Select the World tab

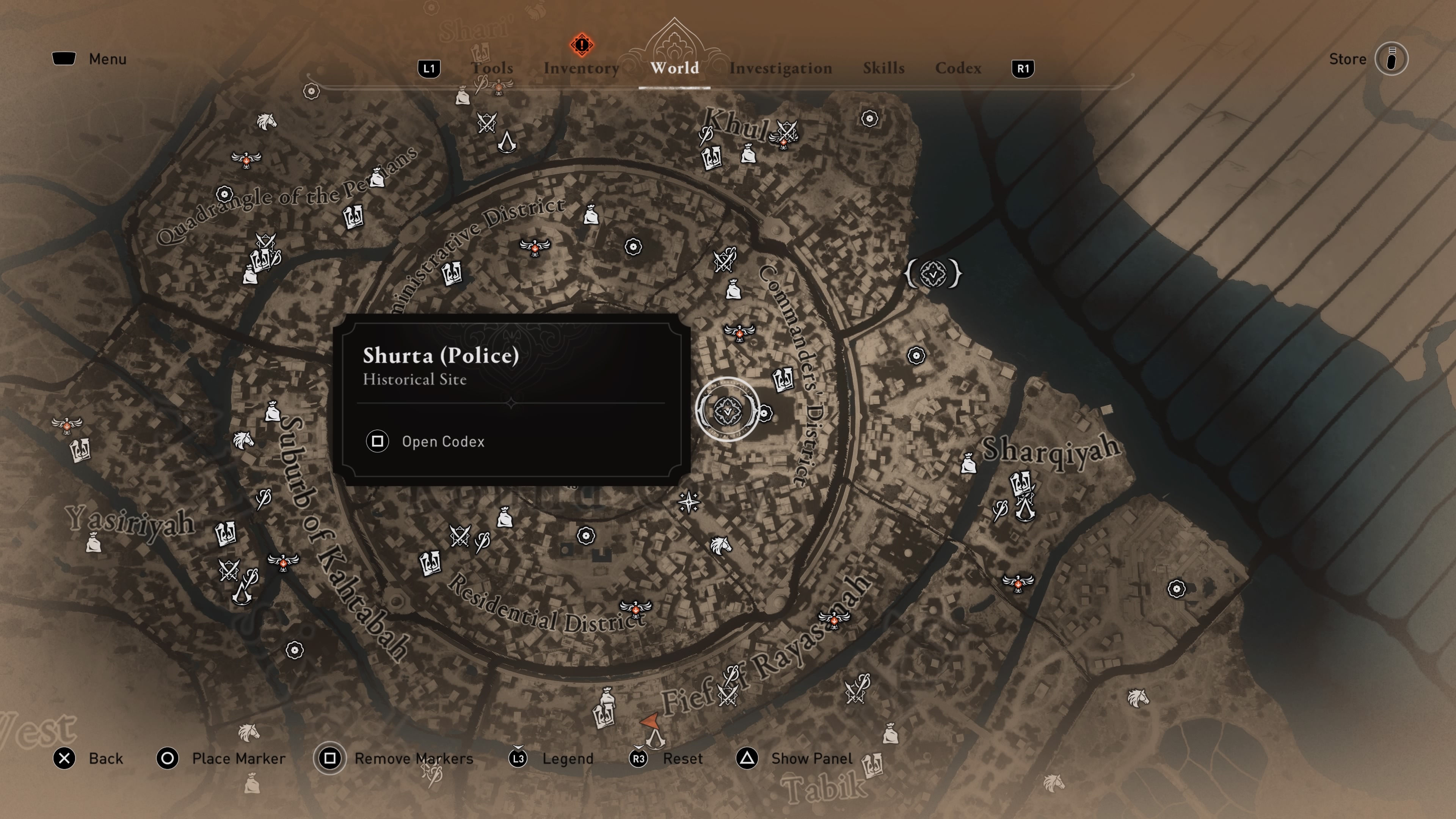[x=674, y=68]
